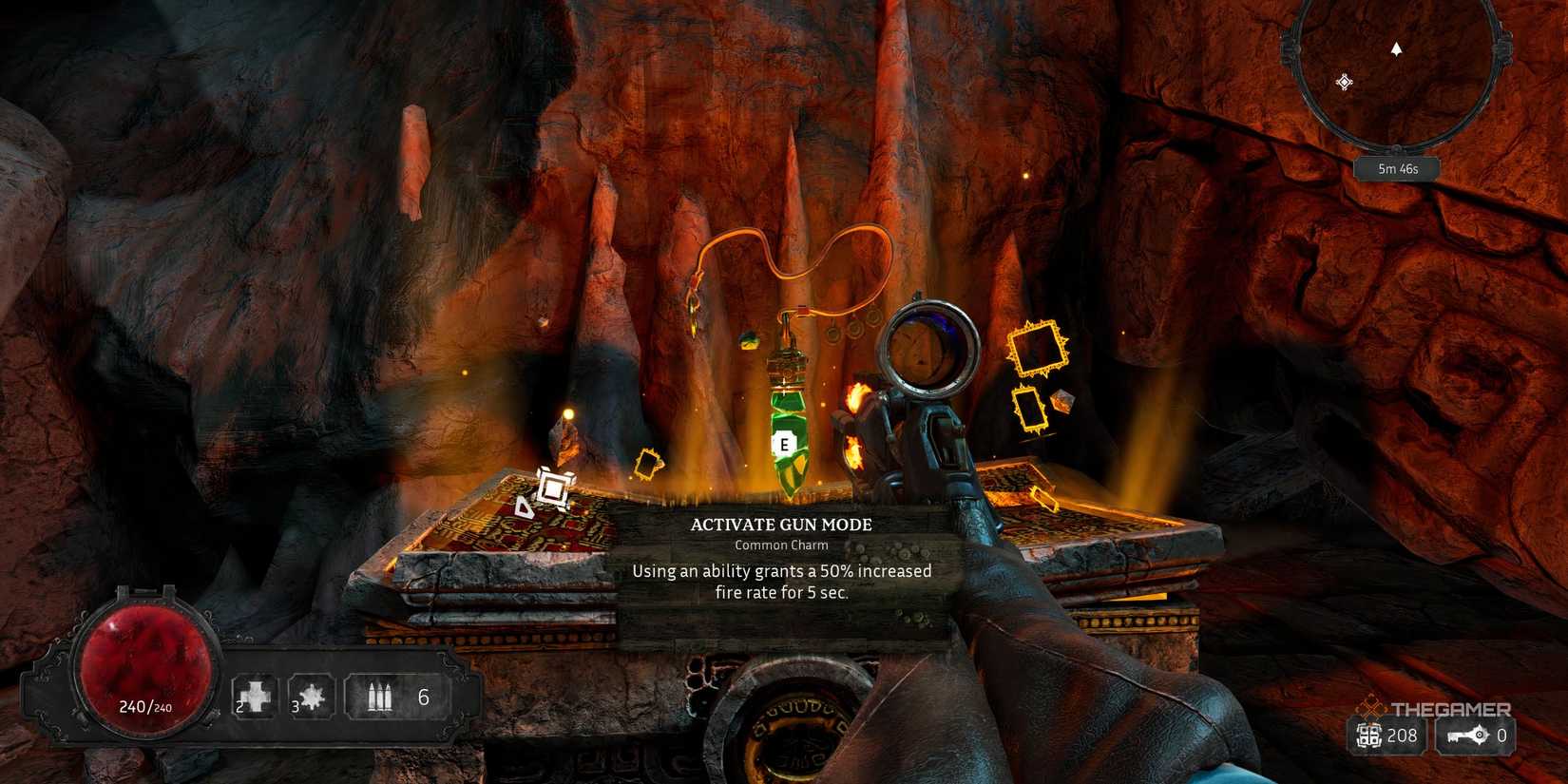
Task: Activate the cross-shaped ability in slot 2
Action: (256, 697)
